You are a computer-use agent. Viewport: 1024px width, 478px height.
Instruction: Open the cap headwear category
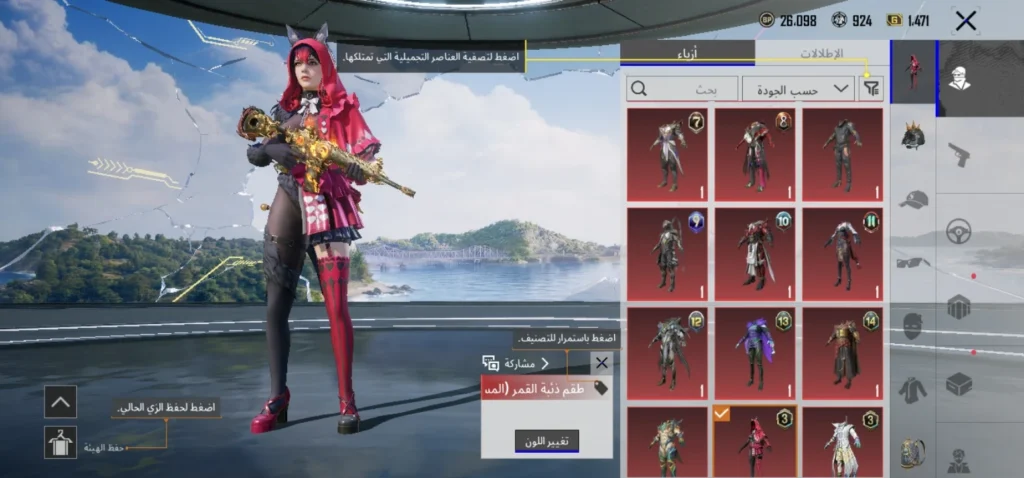click(x=912, y=200)
